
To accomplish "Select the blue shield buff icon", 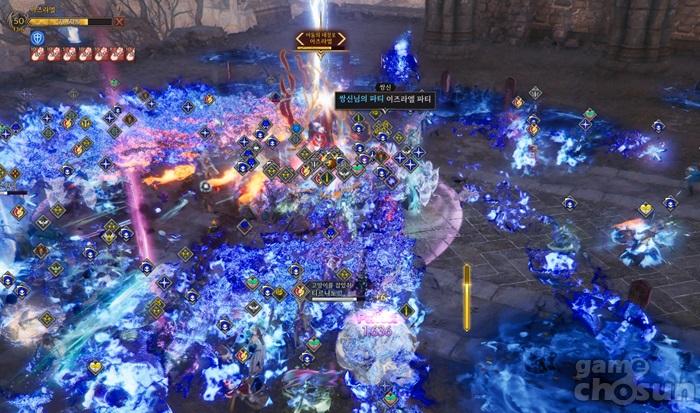I will [x=38, y=37].
